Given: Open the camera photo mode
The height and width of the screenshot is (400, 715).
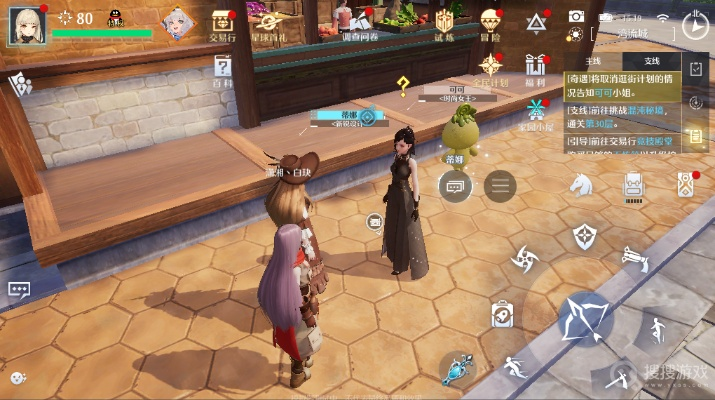Looking at the screenshot, I should click(576, 16).
